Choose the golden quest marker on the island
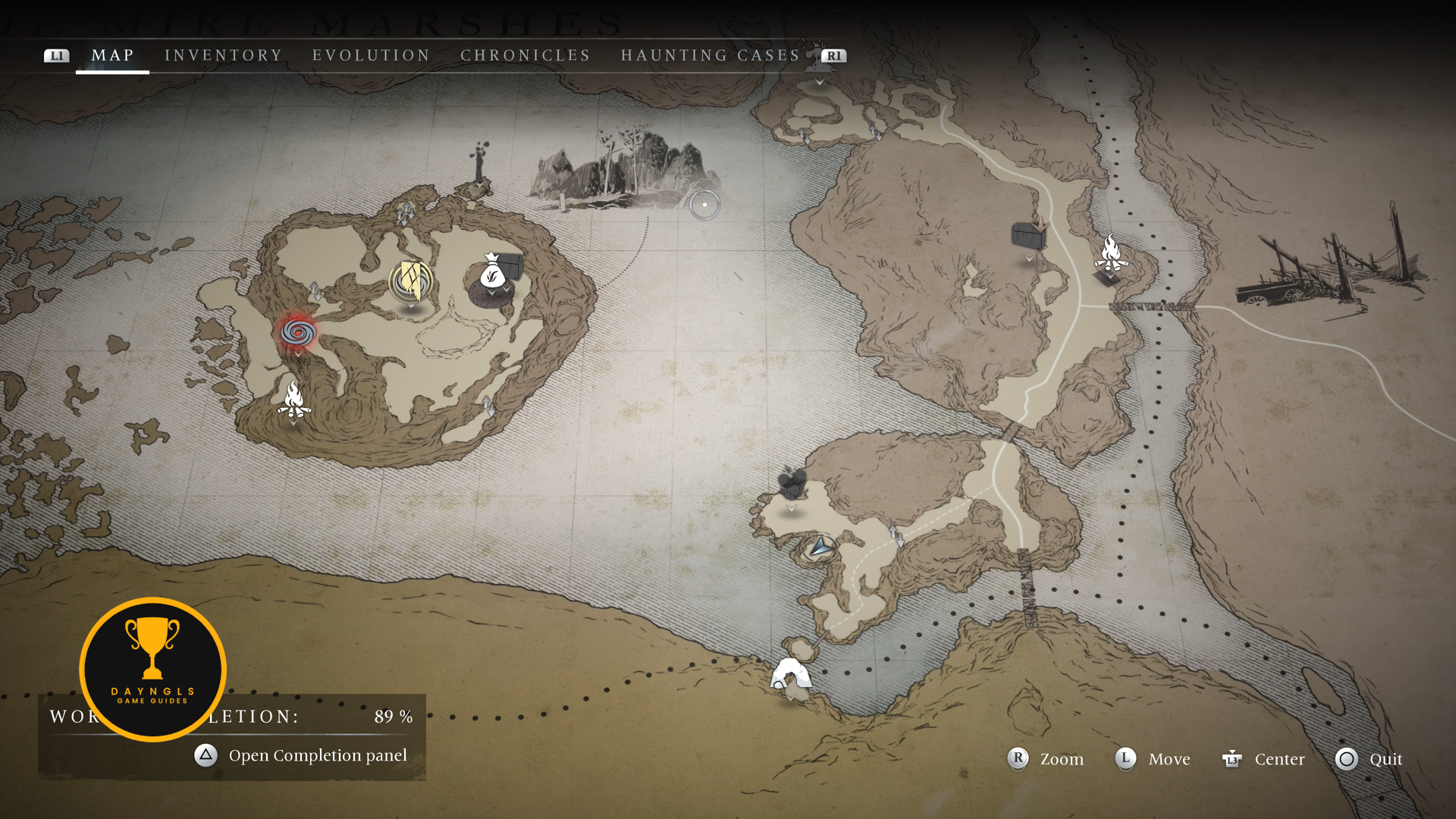The image size is (1456, 819). pyautogui.click(x=411, y=281)
